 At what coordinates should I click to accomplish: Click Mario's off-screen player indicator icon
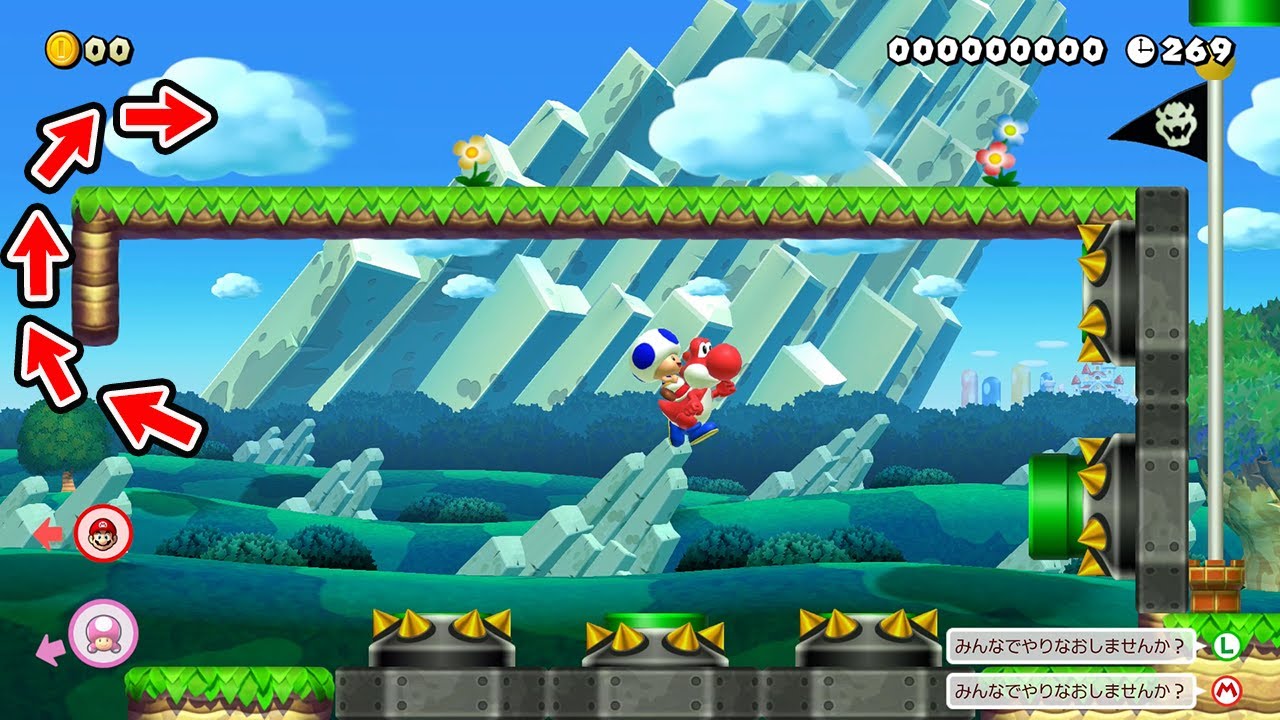(103, 533)
